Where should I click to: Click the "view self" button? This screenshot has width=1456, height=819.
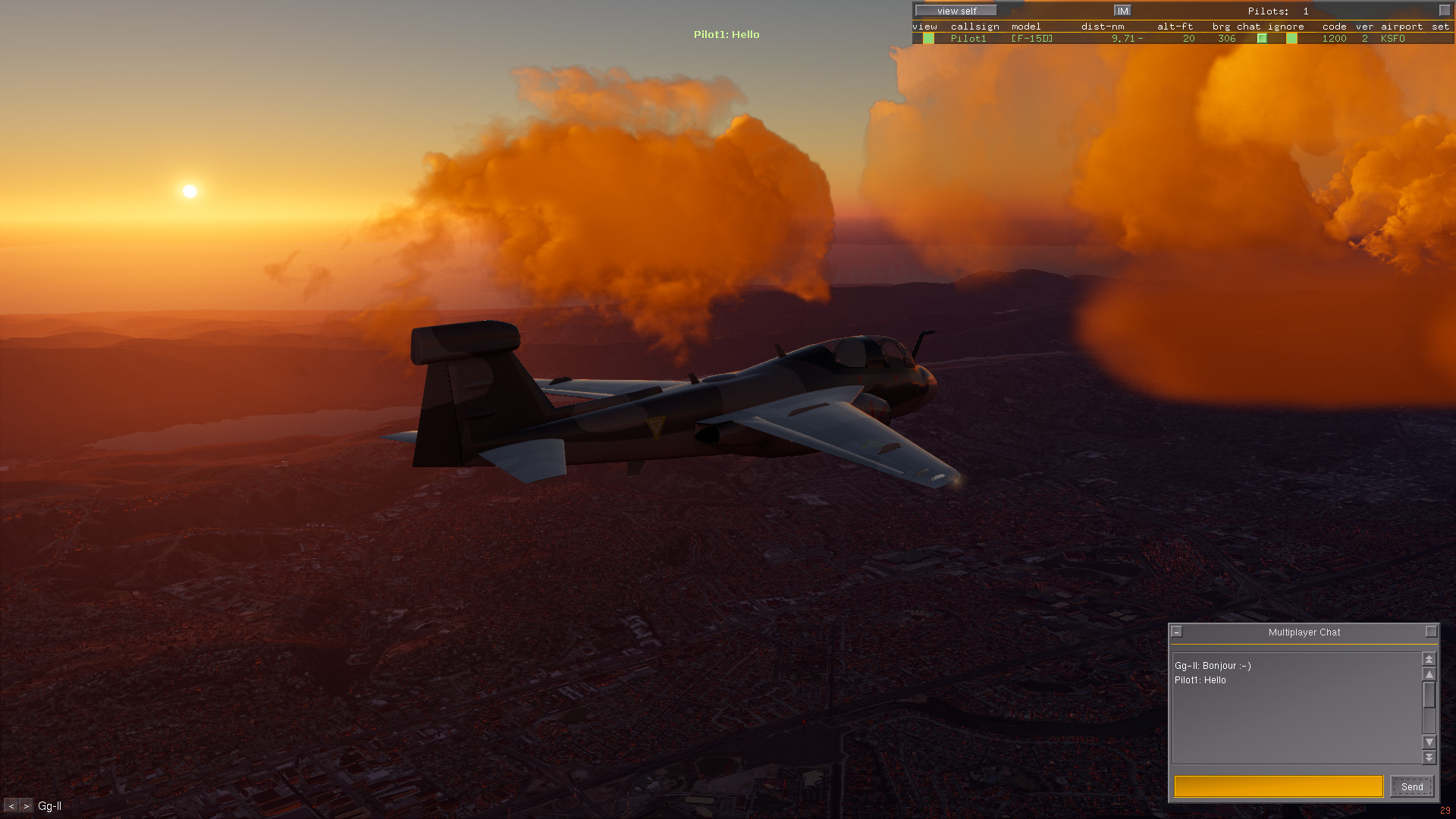956,11
